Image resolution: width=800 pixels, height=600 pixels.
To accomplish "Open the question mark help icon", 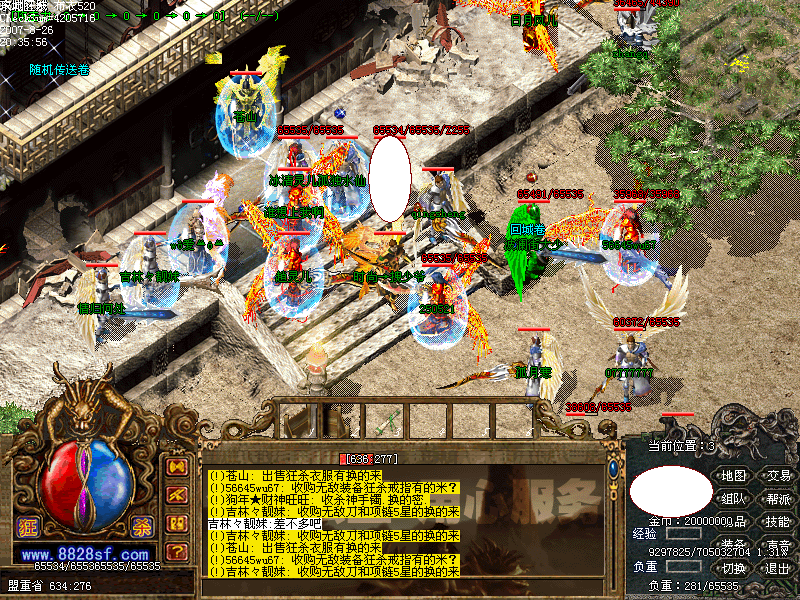I will (177, 551).
